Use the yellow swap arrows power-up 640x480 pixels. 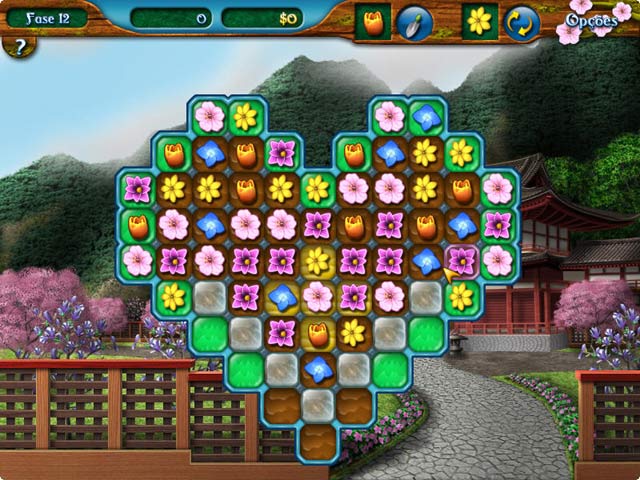tap(521, 22)
